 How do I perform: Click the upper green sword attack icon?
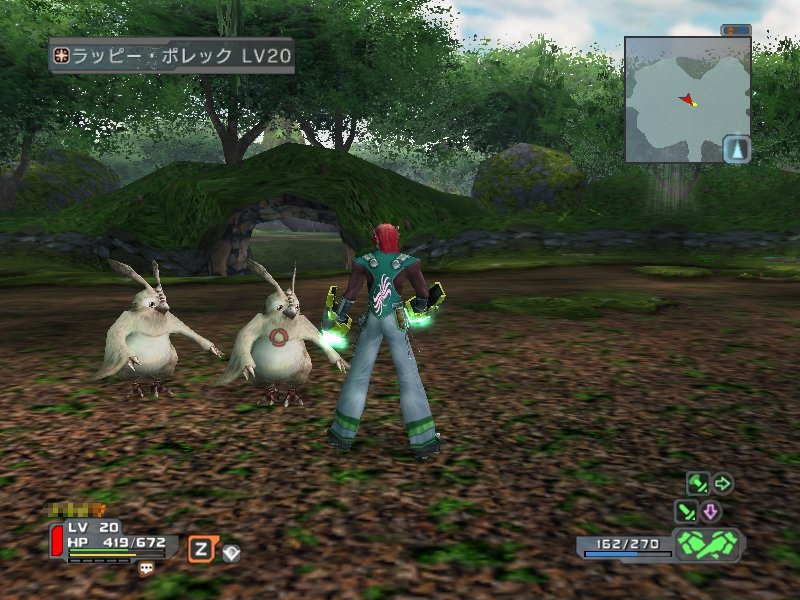[x=697, y=484]
